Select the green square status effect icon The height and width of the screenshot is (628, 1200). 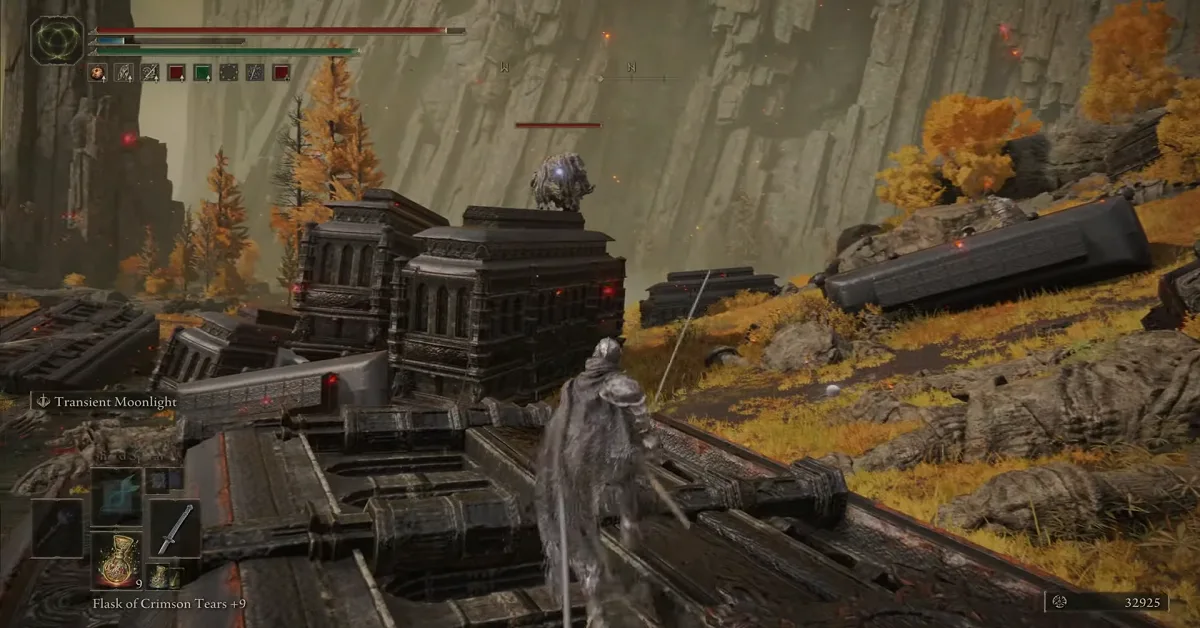point(202,72)
